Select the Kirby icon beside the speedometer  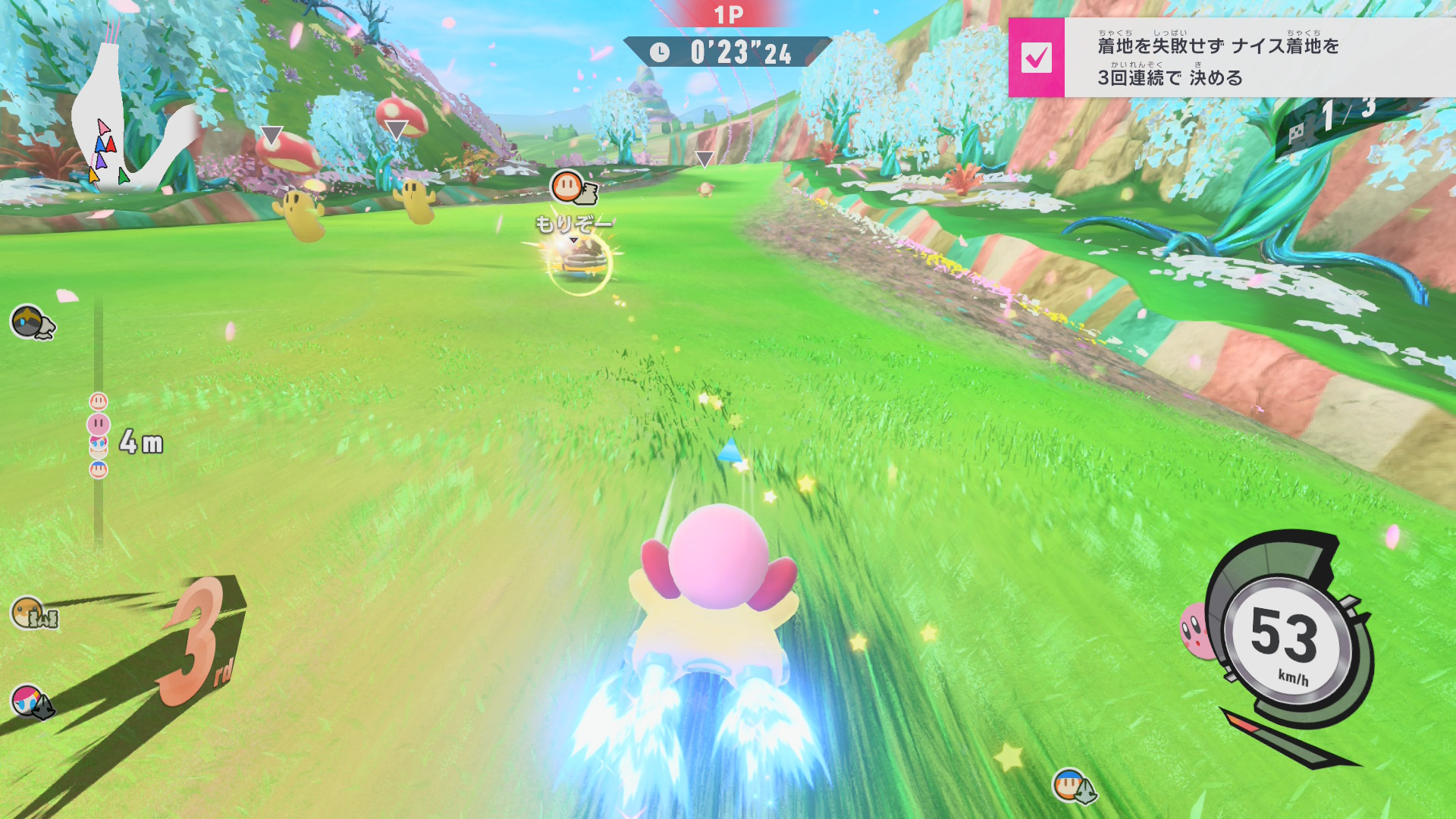(1196, 629)
